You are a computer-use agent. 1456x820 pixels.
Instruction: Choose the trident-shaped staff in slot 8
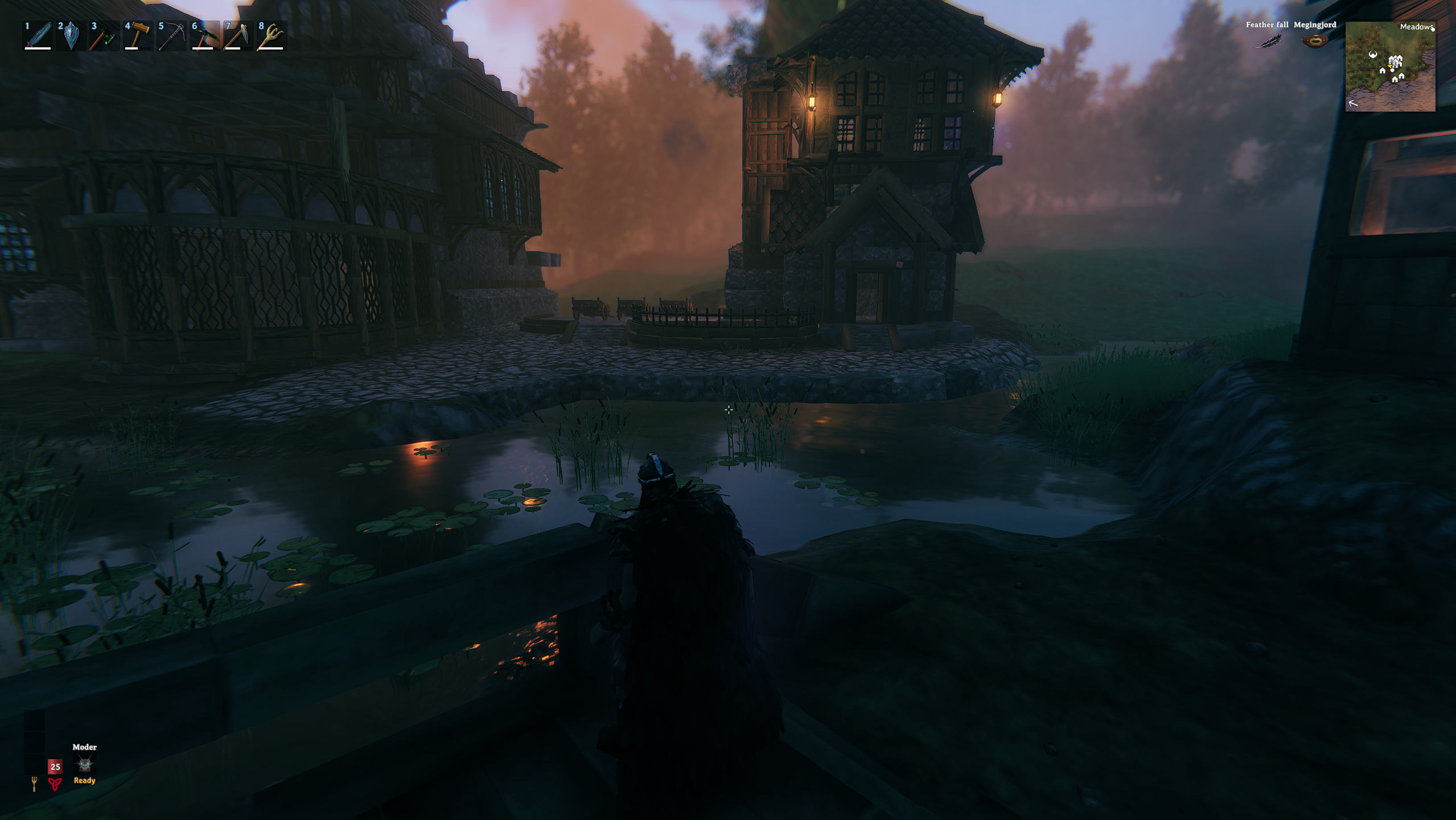[271, 36]
